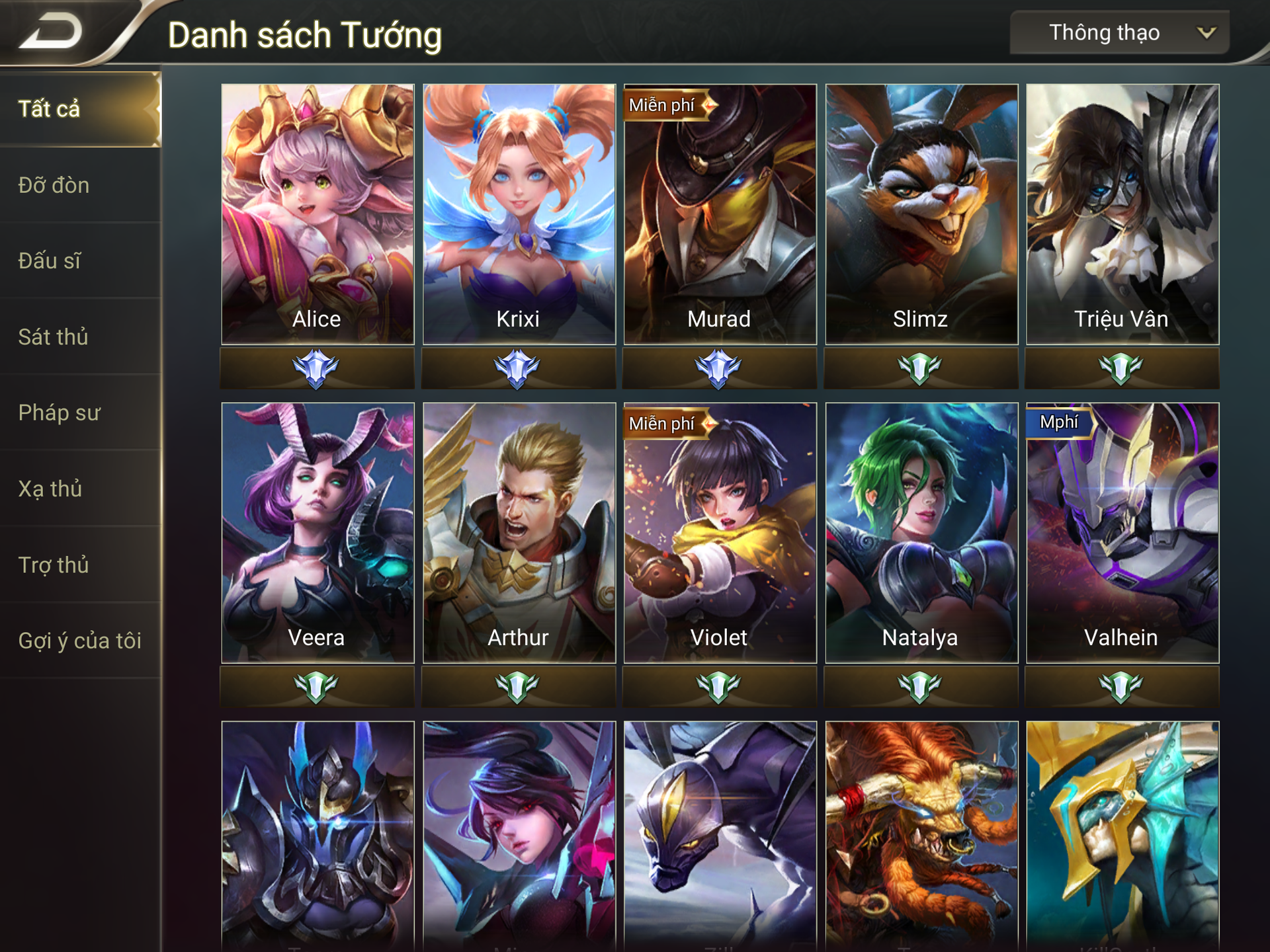1270x952 pixels.
Task: Choose the Murad hero card
Action: click(720, 214)
